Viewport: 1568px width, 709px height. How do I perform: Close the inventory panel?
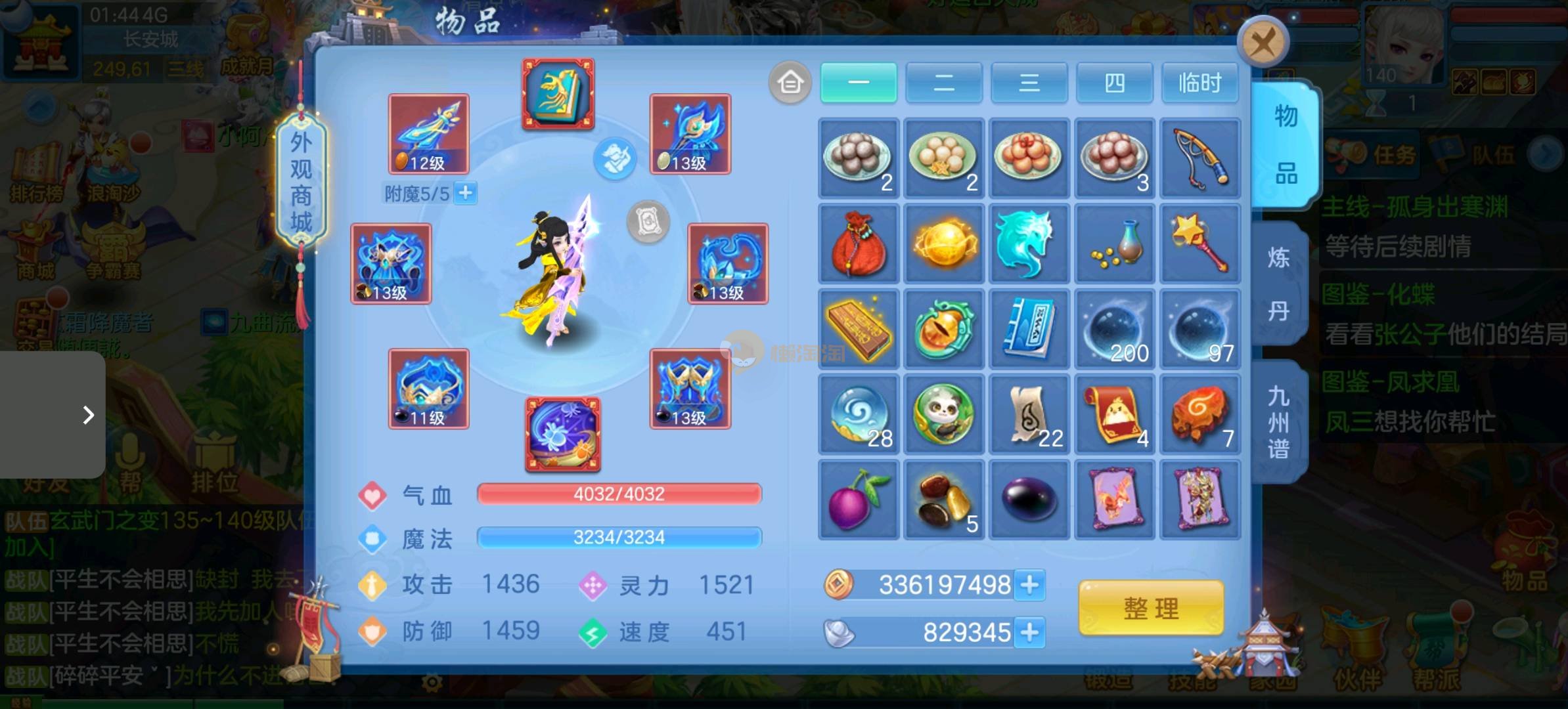point(1262,43)
